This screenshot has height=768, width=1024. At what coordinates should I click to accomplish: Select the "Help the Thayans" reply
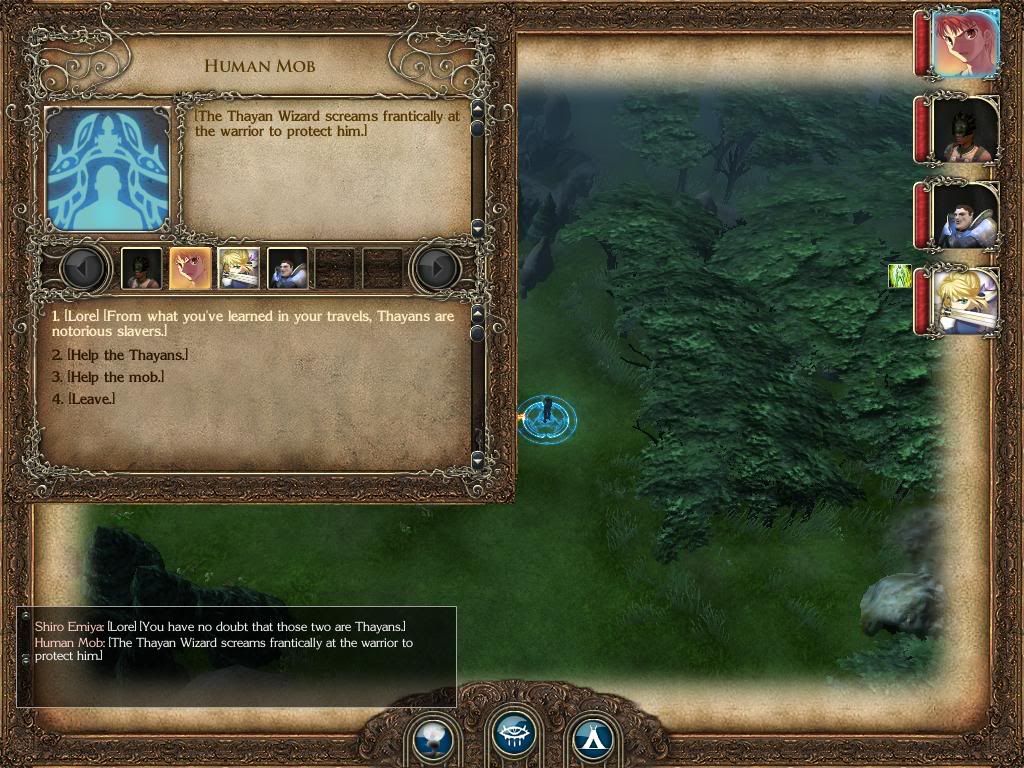click(120, 355)
